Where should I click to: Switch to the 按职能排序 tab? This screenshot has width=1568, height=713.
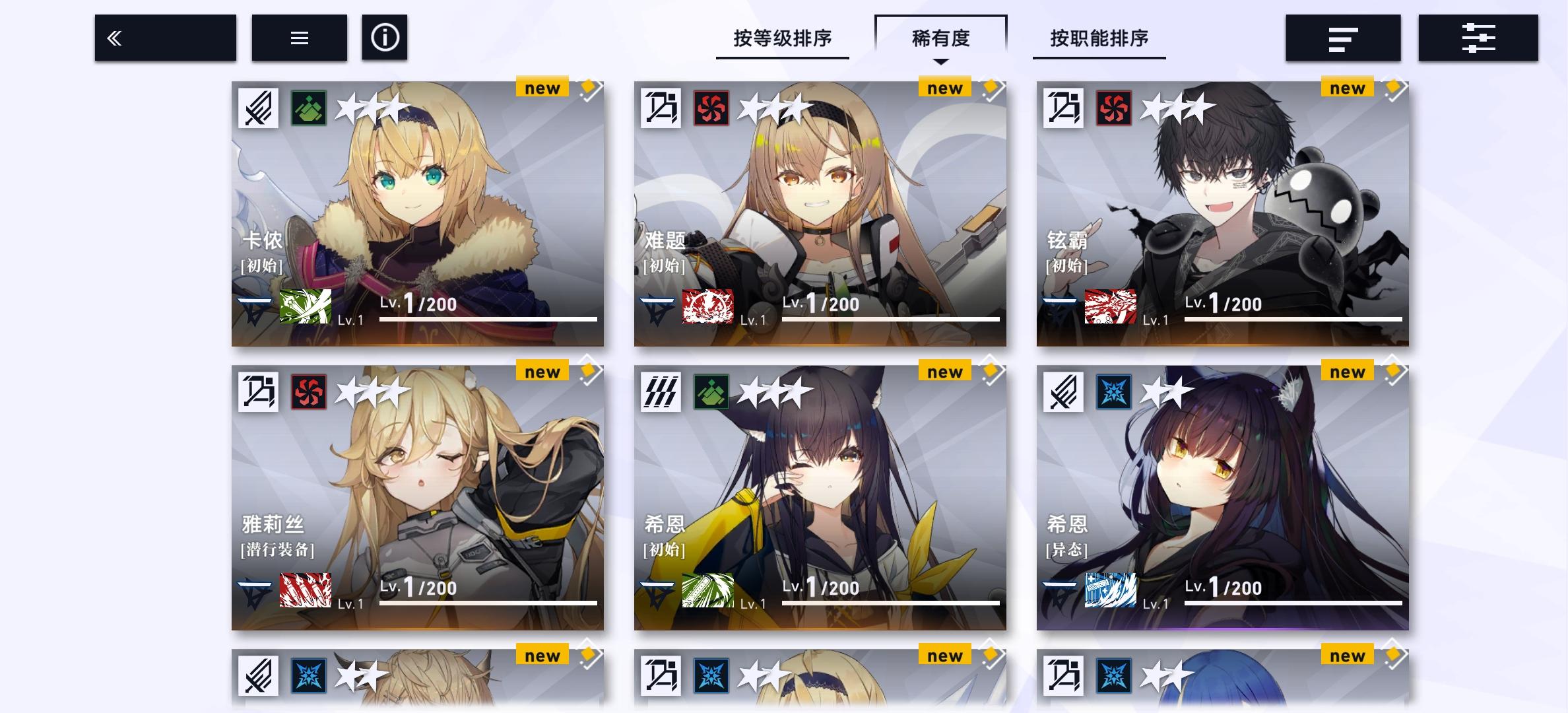1098,38
